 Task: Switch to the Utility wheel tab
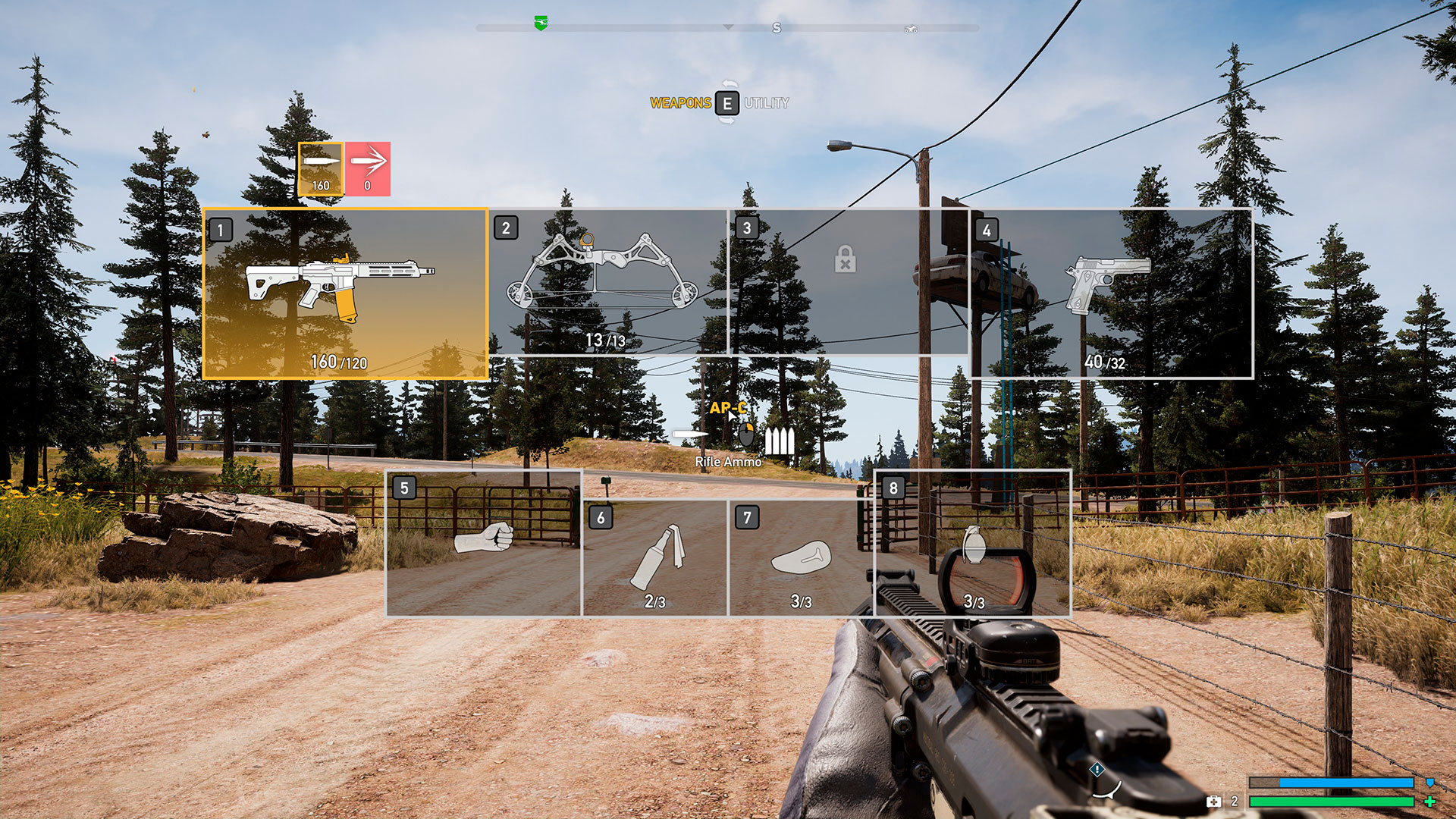coord(766,103)
